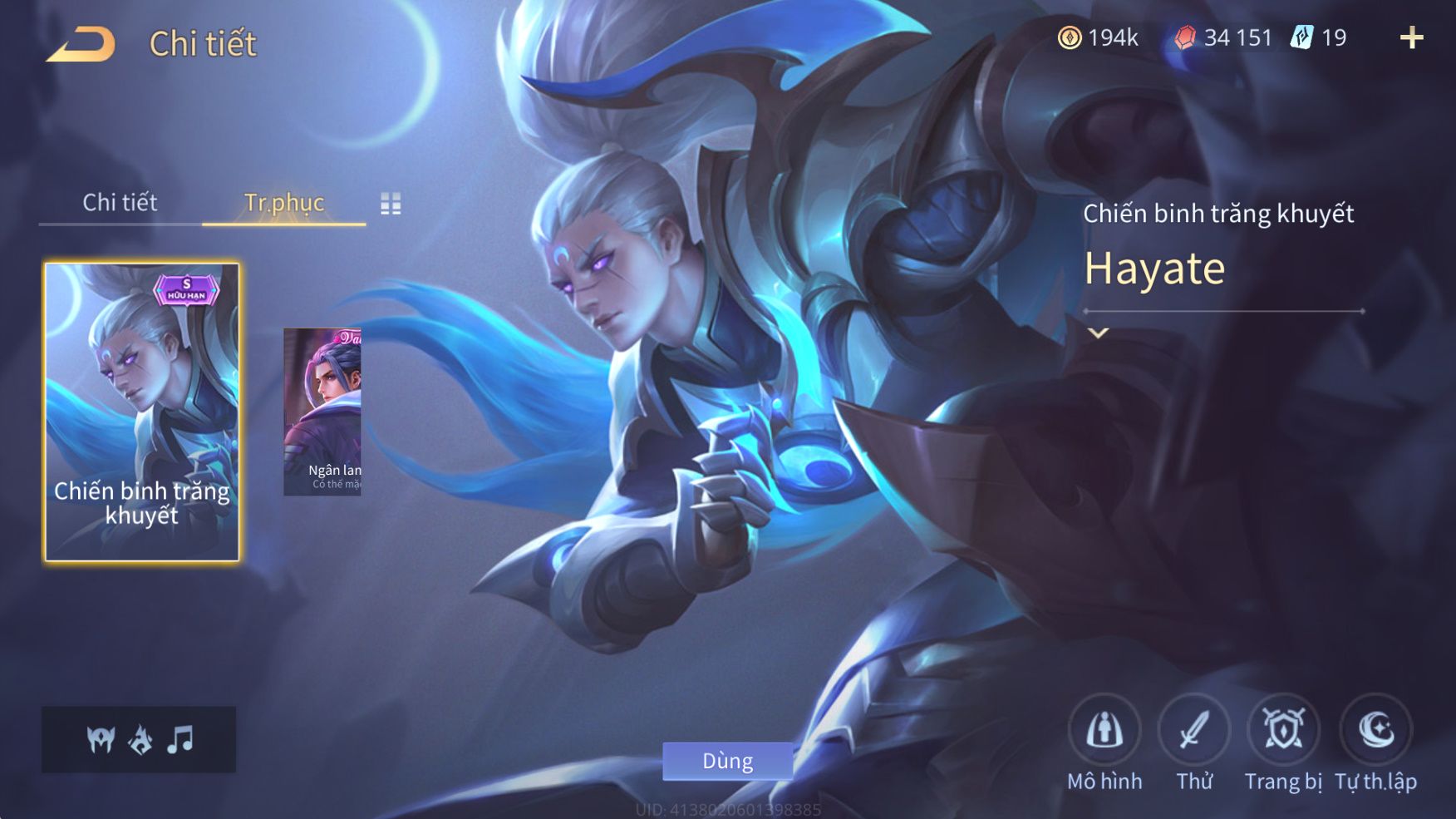
Task: Go back using the golden arrow
Action: pyautogui.click(x=81, y=44)
